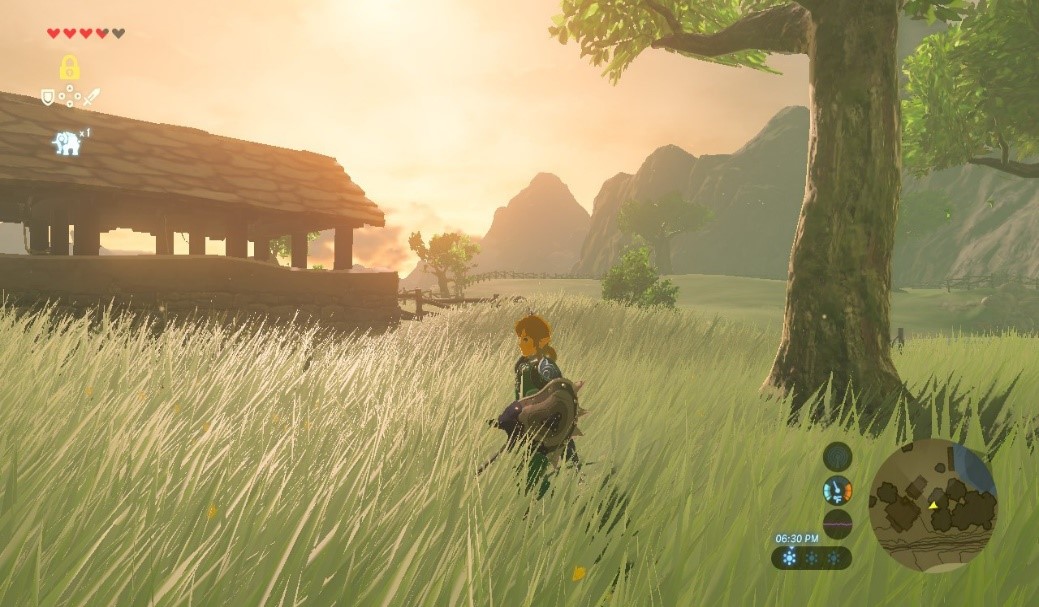Image resolution: width=1039 pixels, height=607 pixels.
Task: Select the shield quick-slot icon
Action: pos(47,97)
